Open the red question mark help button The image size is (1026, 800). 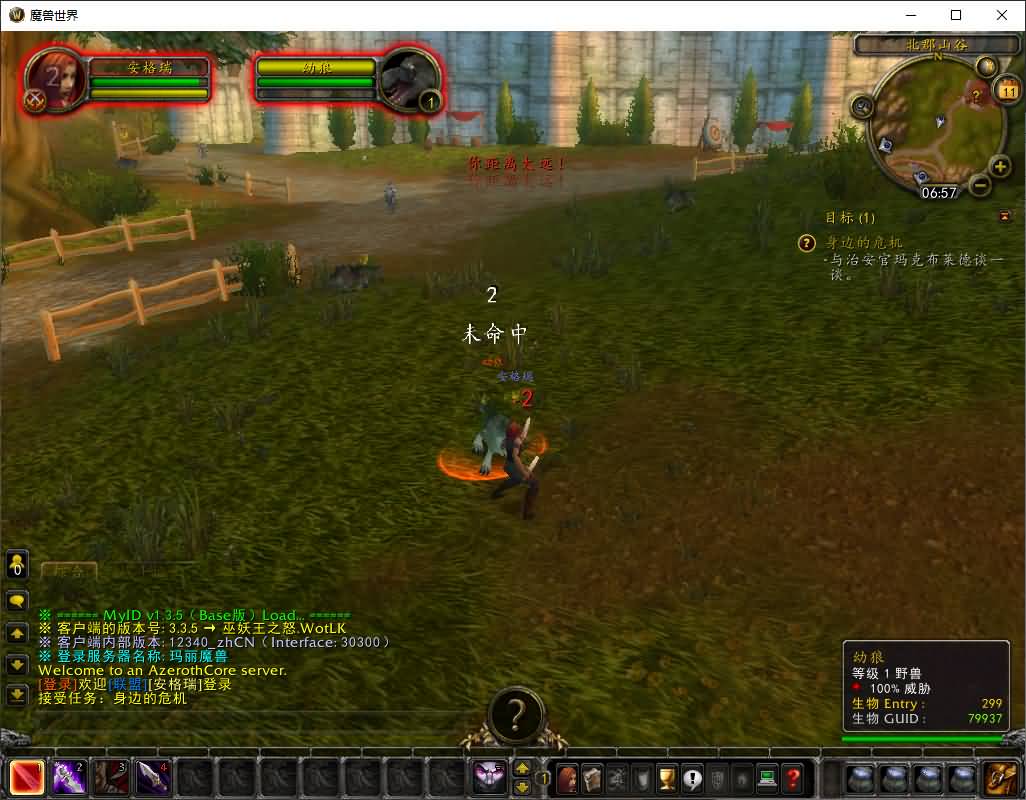click(x=792, y=777)
